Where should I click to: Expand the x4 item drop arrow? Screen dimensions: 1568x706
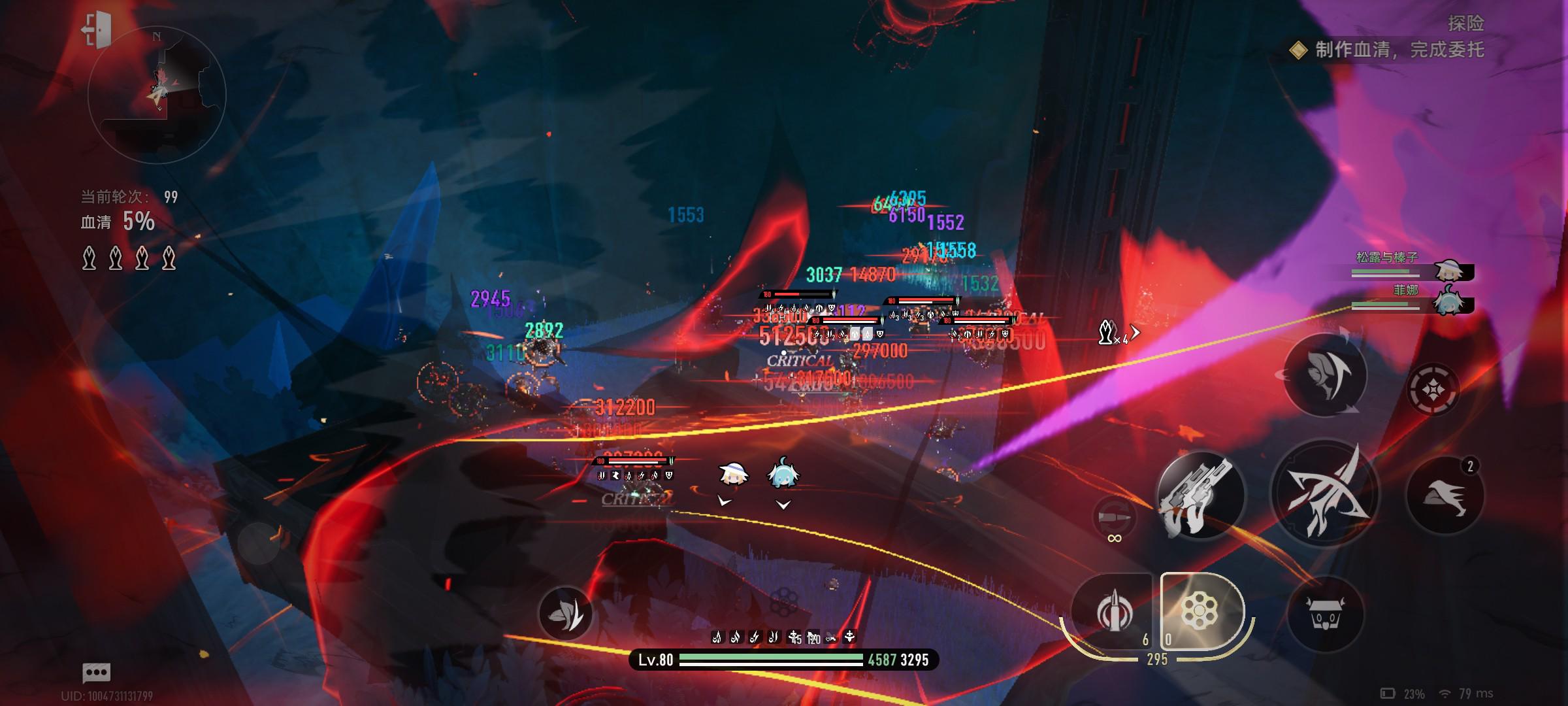click(x=1135, y=333)
